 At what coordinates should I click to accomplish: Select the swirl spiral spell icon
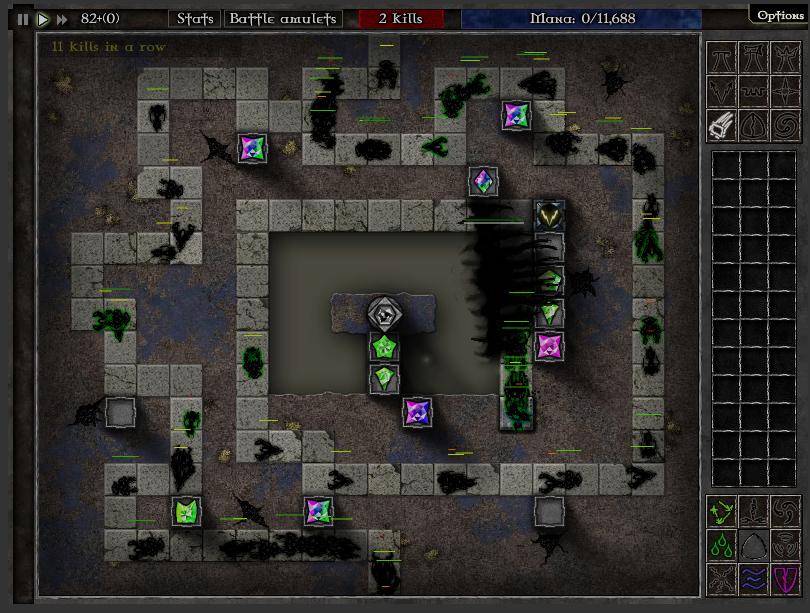pyautogui.click(x=789, y=125)
